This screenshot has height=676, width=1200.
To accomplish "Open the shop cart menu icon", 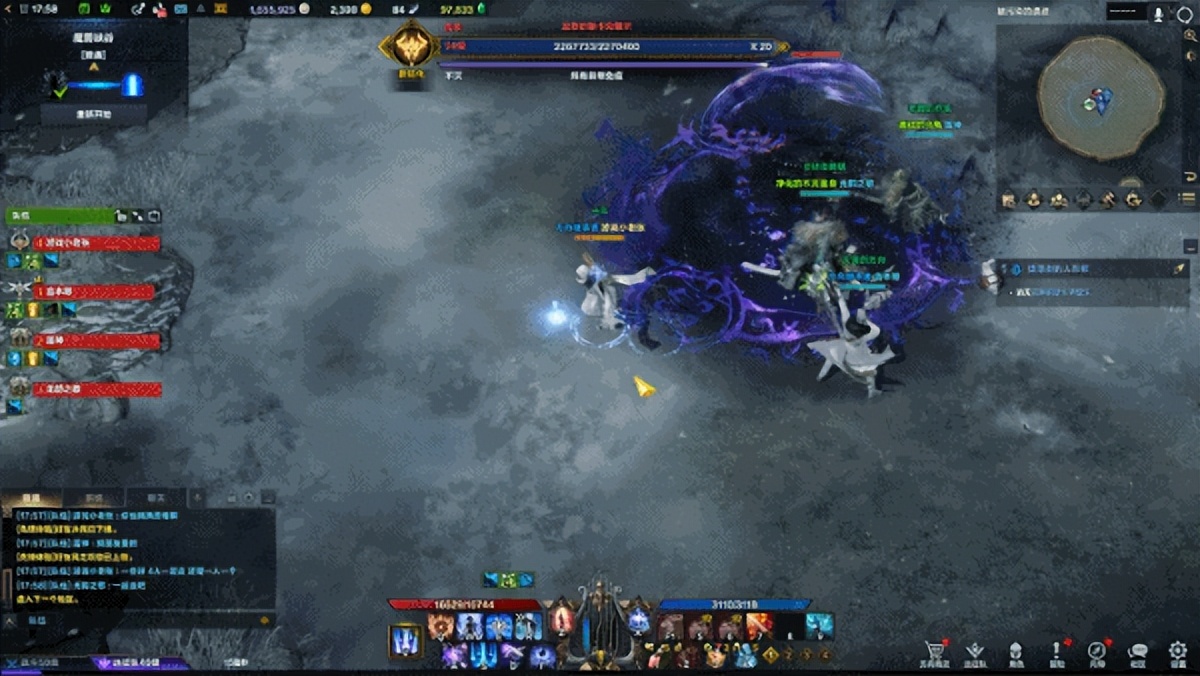I will coord(936,651).
